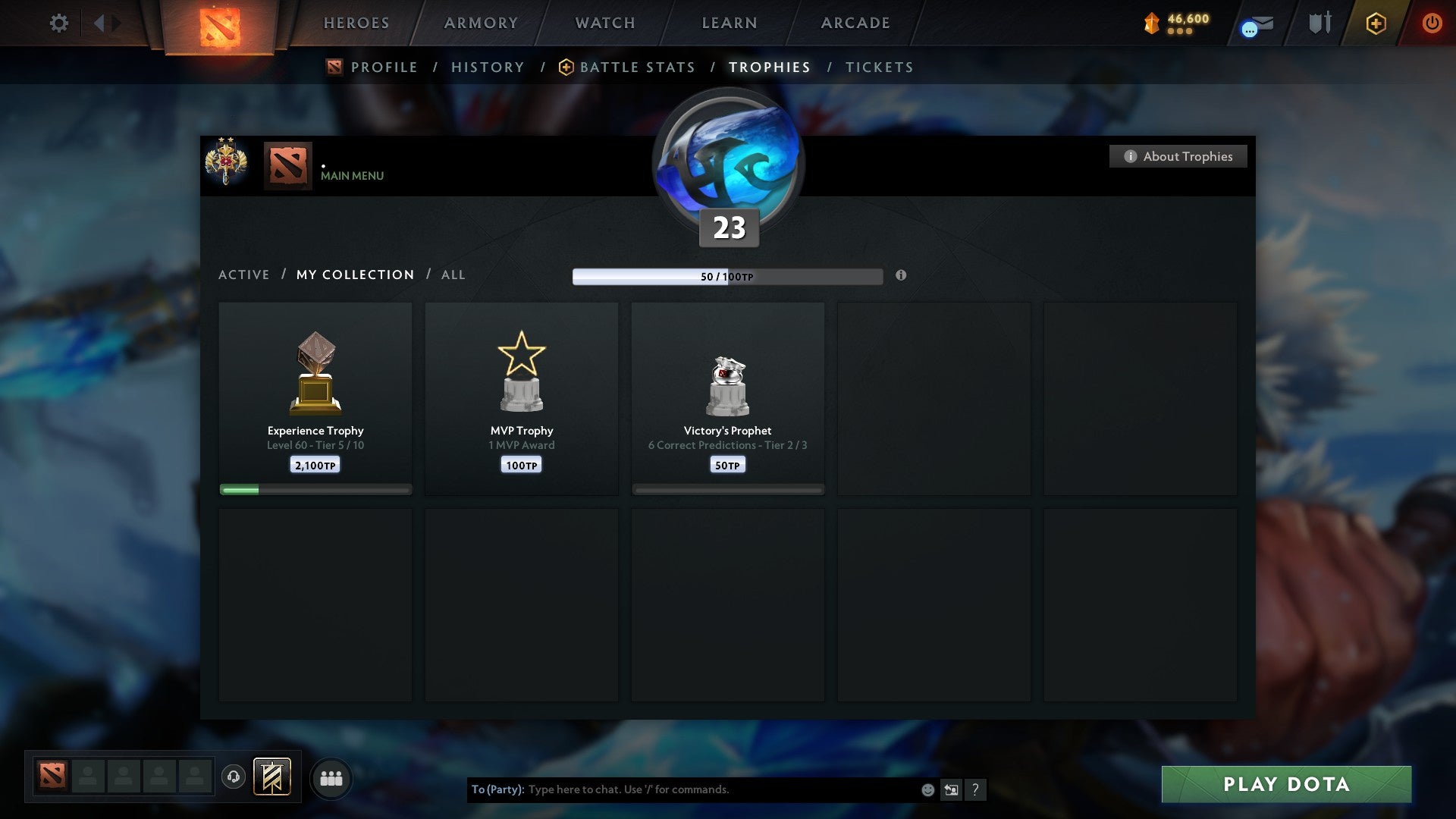The height and width of the screenshot is (819, 1456).
Task: Switch to the ALL trophies filter
Action: pyautogui.click(x=453, y=275)
